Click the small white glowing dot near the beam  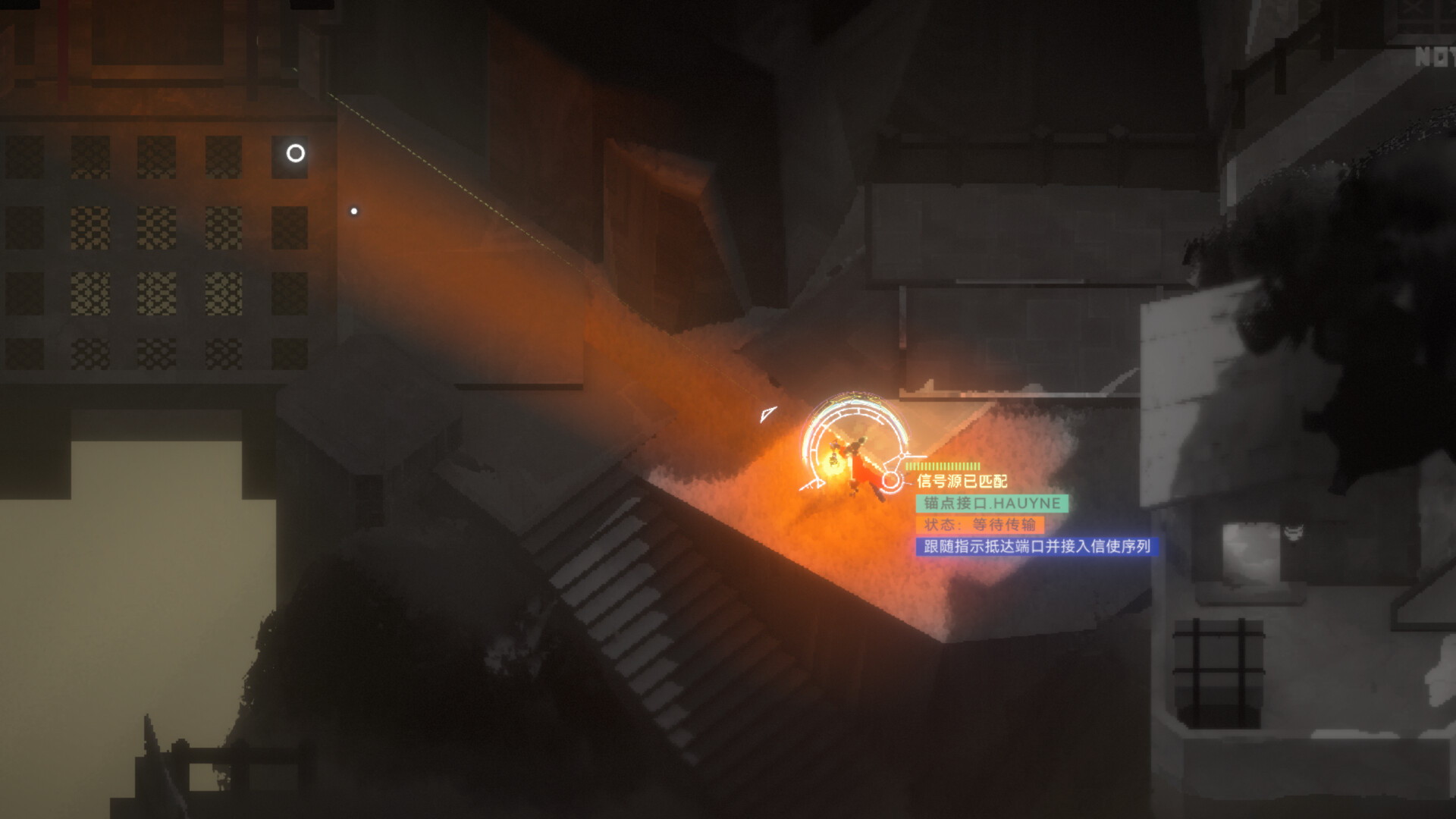click(353, 210)
